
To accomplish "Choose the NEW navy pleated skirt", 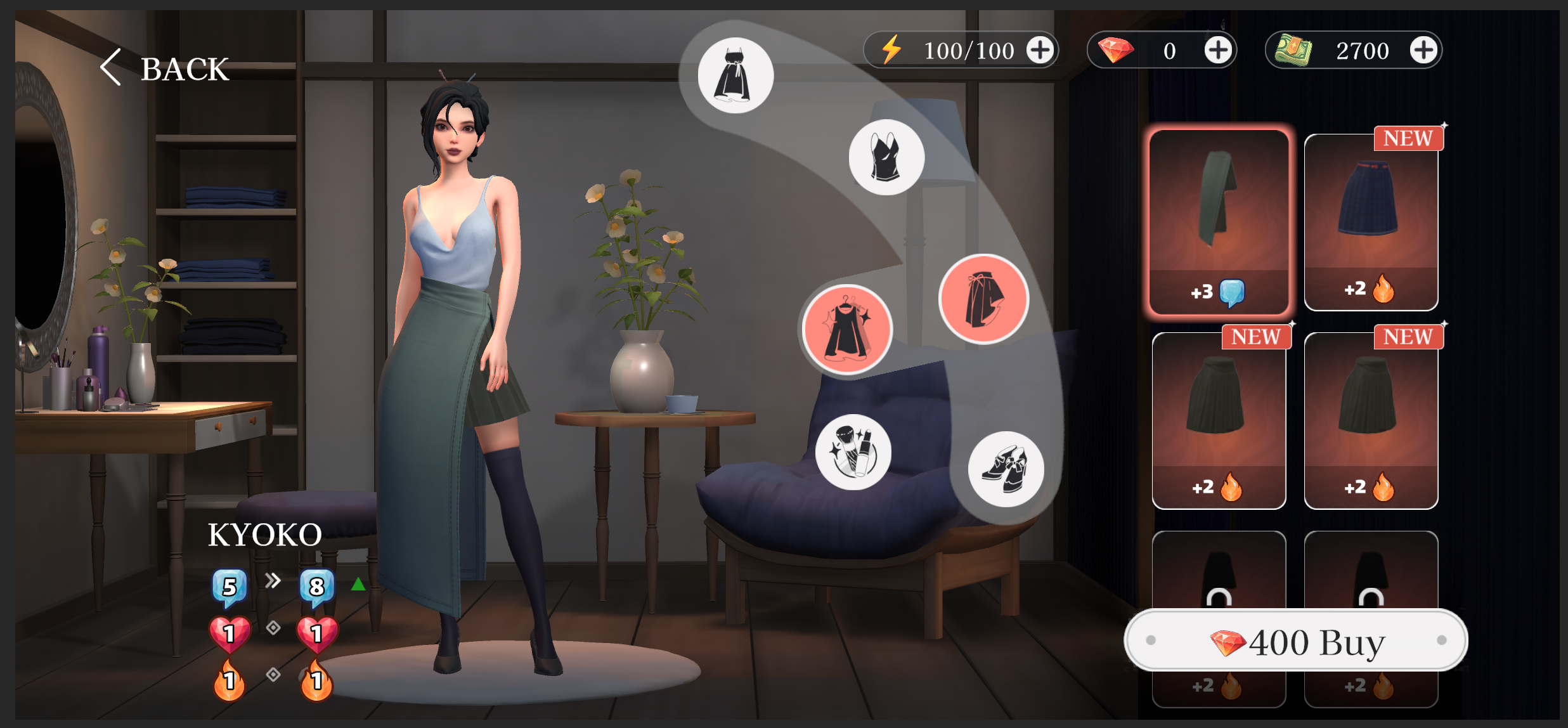I will pyautogui.click(x=1371, y=219).
